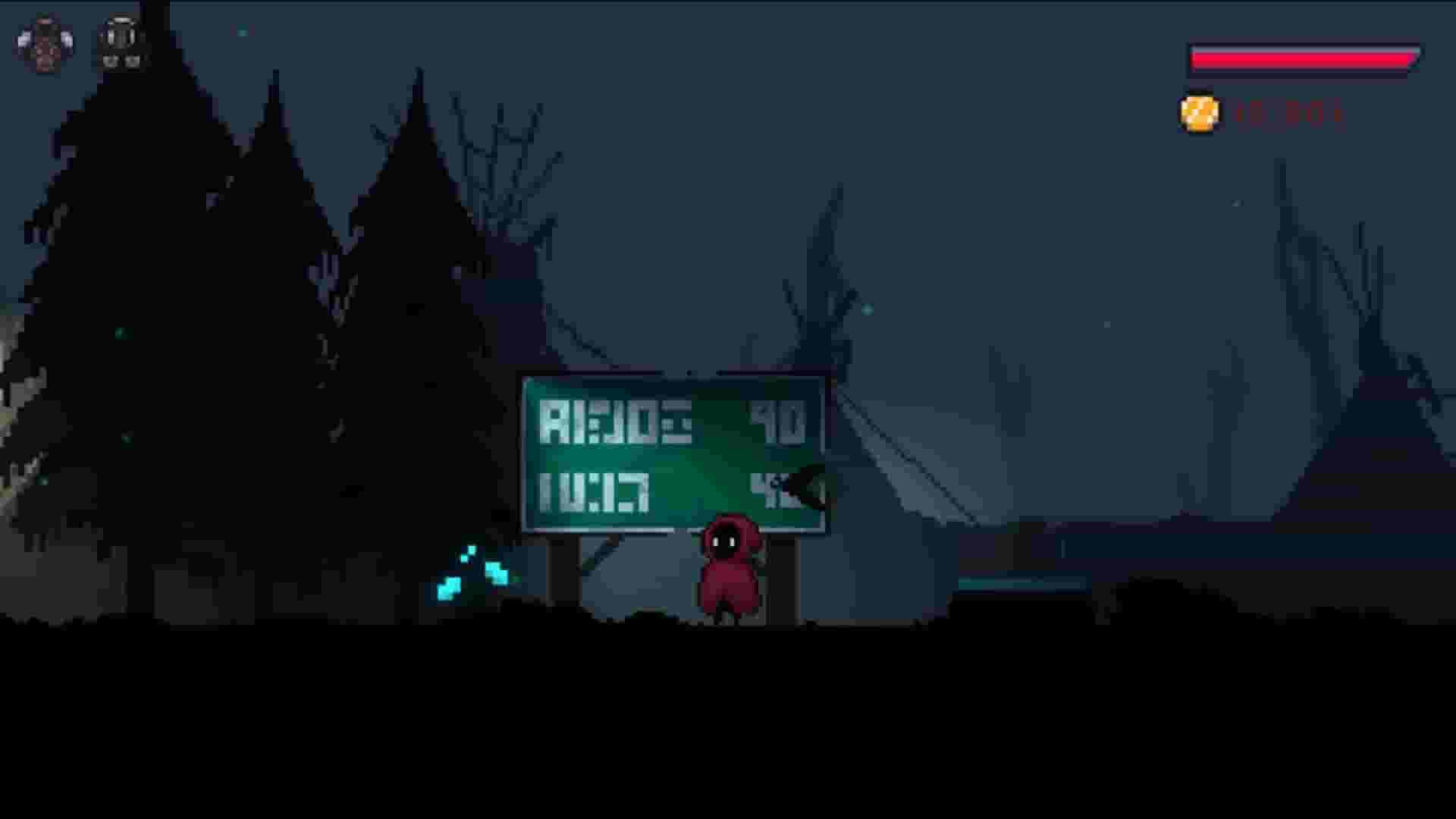The width and height of the screenshot is (1456, 819).
Task: Expand the HUD stats beside the portrait
Action: 120,45
